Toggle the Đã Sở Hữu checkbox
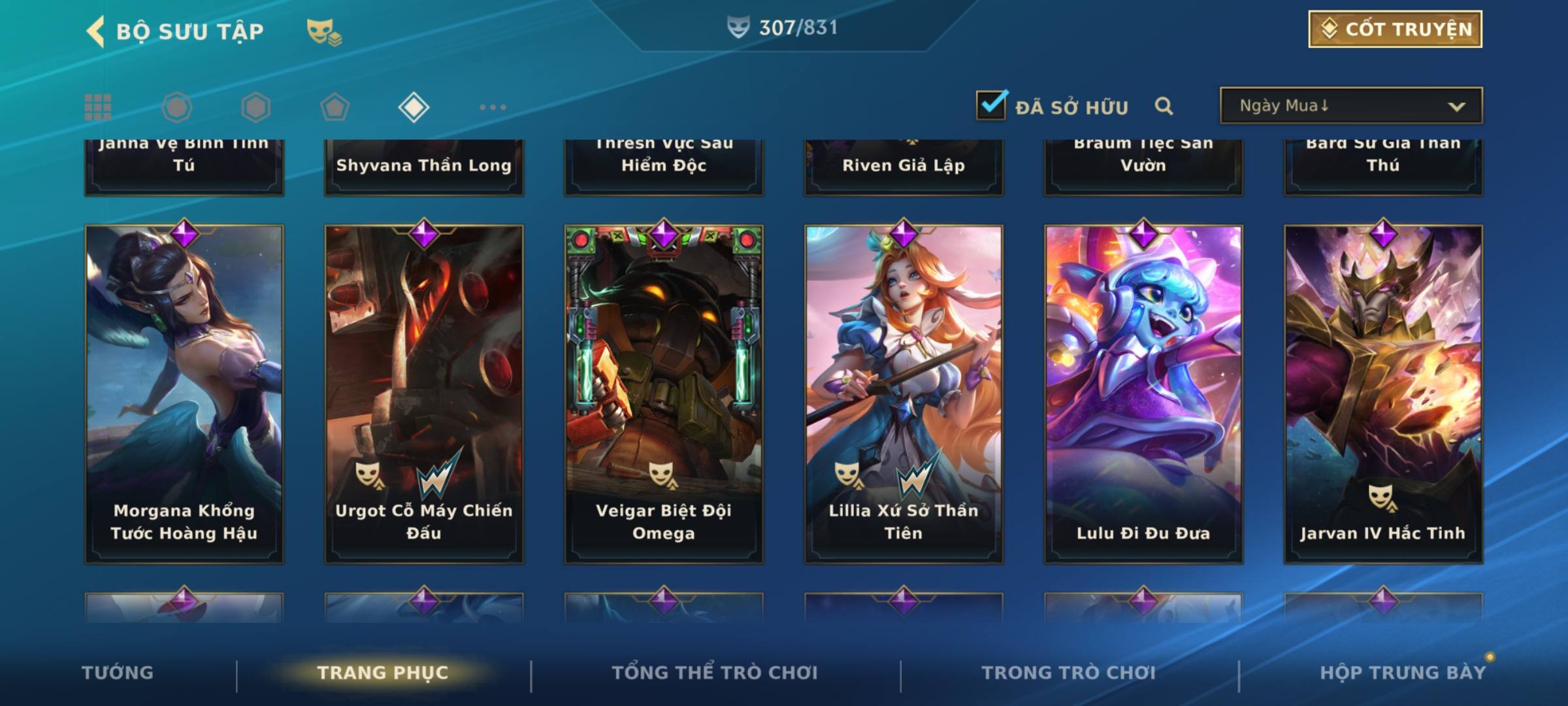Viewport: 1568px width, 706px height. [x=991, y=105]
